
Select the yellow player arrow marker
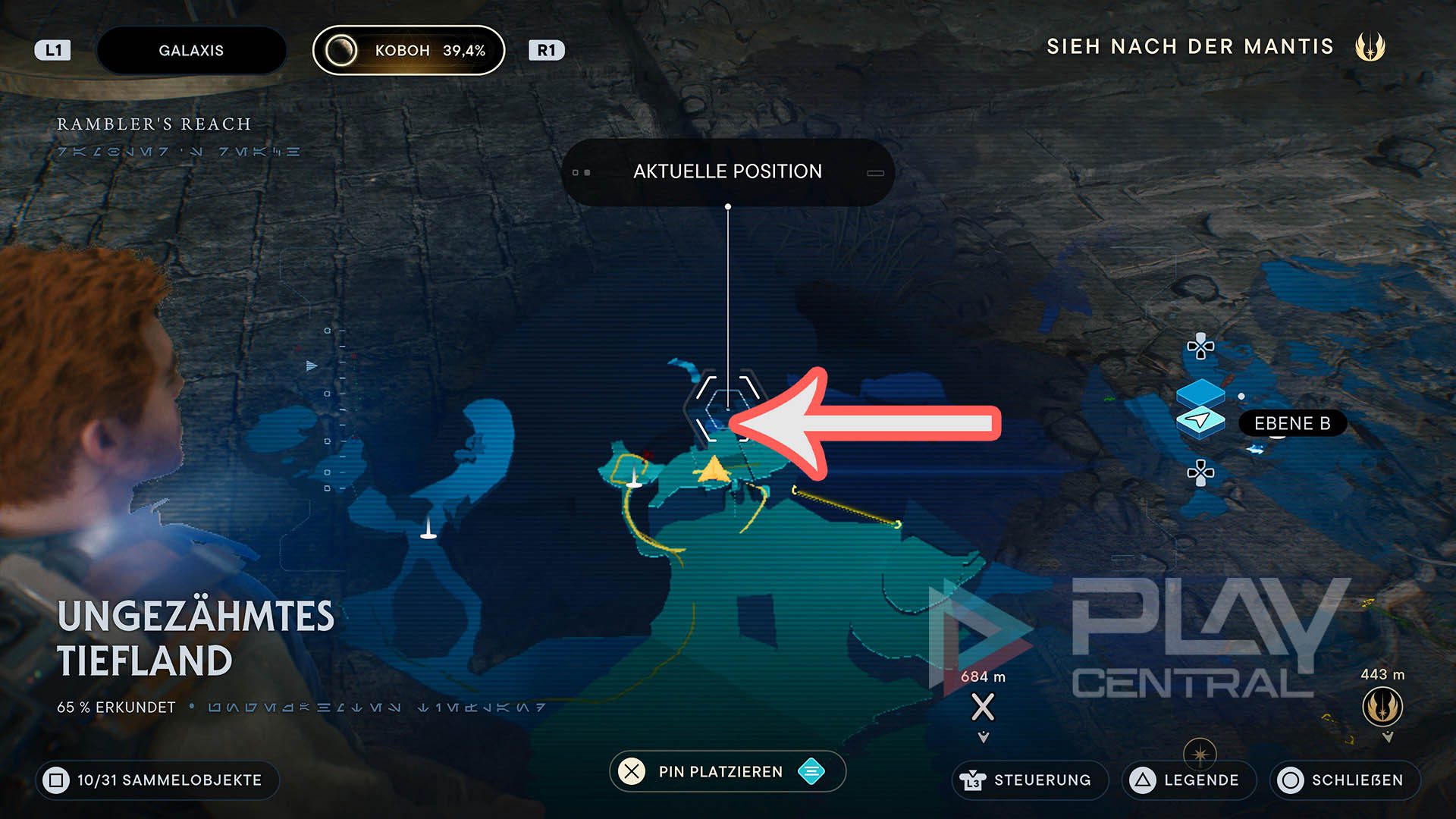tap(713, 470)
